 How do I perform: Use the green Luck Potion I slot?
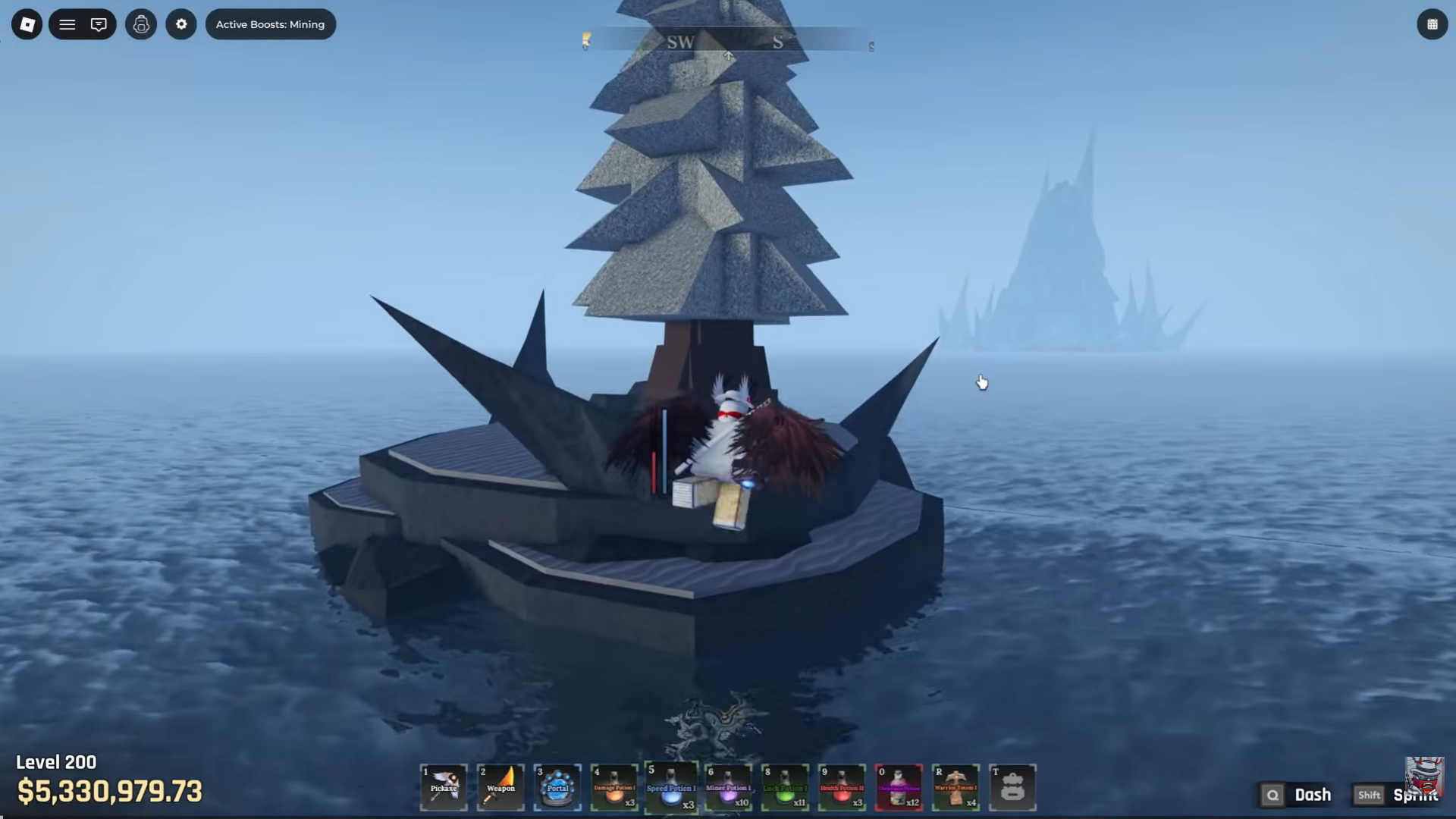tap(785, 787)
